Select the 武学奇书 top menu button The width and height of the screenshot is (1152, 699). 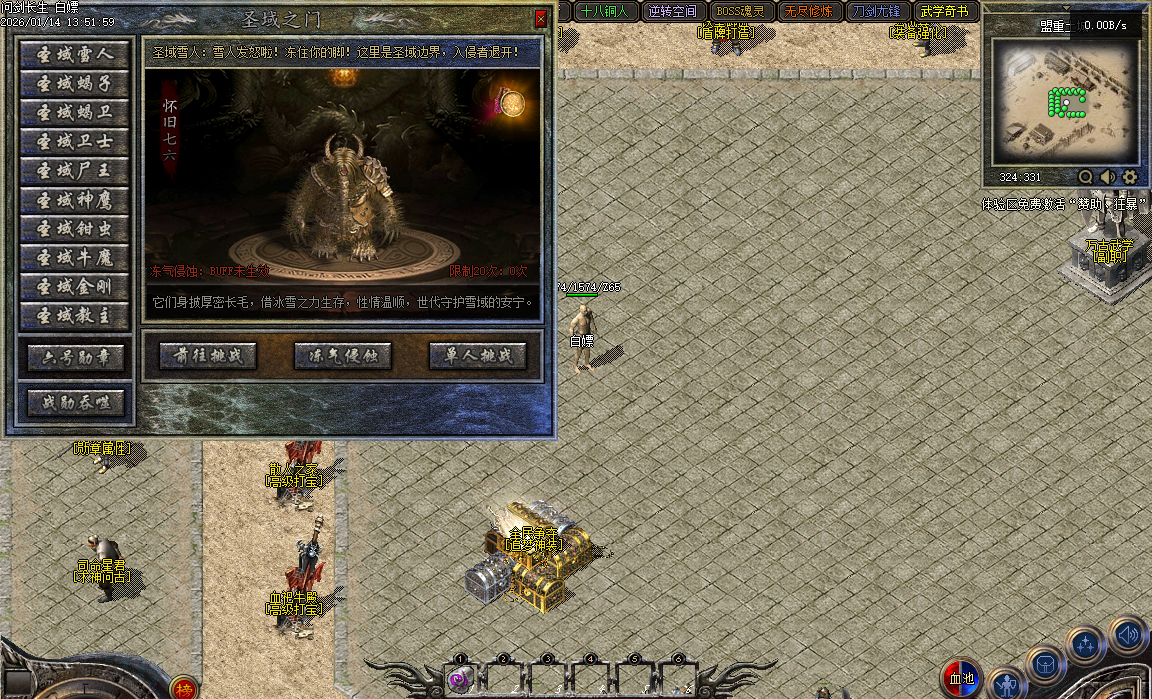pyautogui.click(x=944, y=12)
